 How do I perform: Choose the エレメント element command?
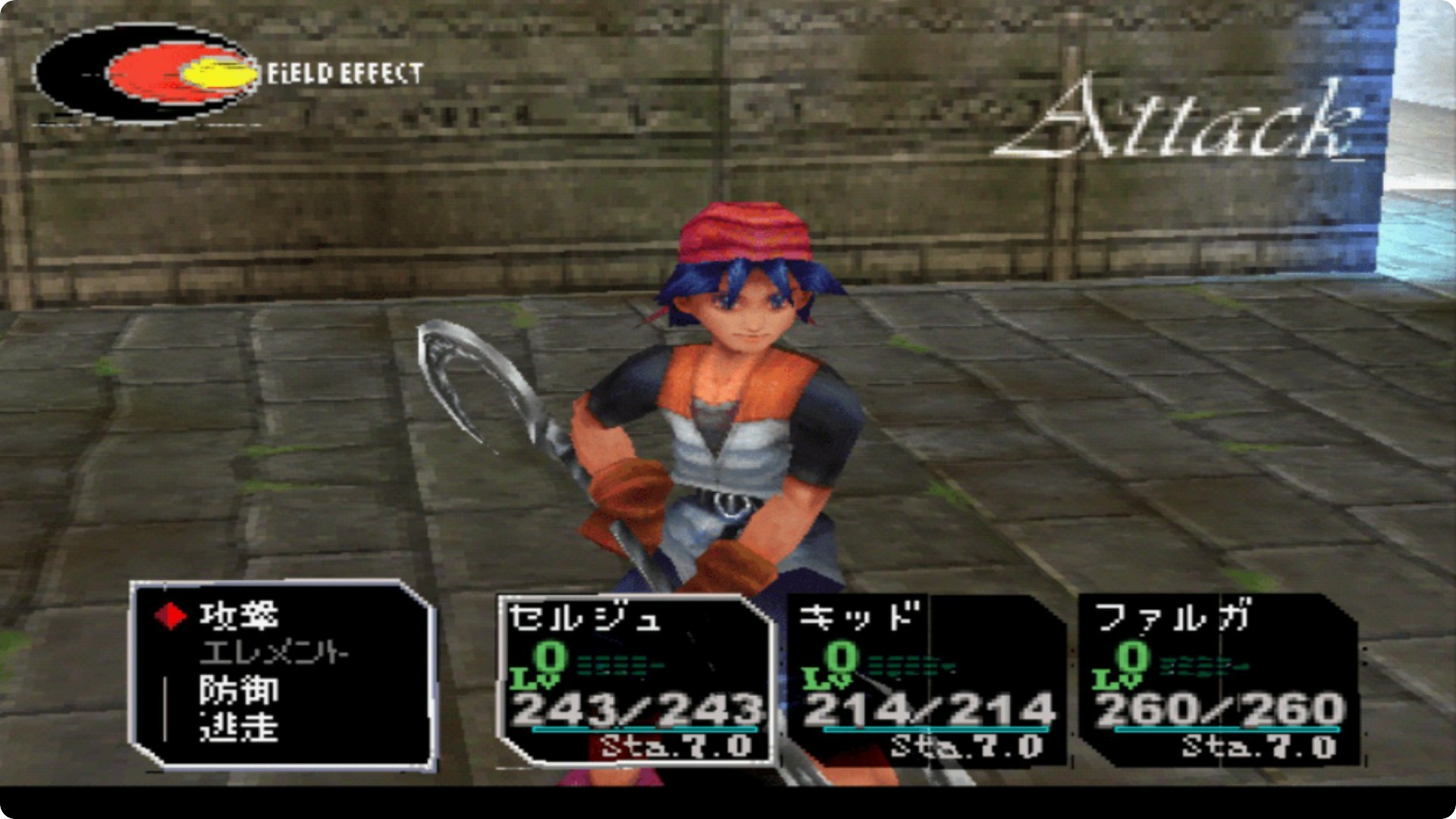pyautogui.click(x=273, y=653)
